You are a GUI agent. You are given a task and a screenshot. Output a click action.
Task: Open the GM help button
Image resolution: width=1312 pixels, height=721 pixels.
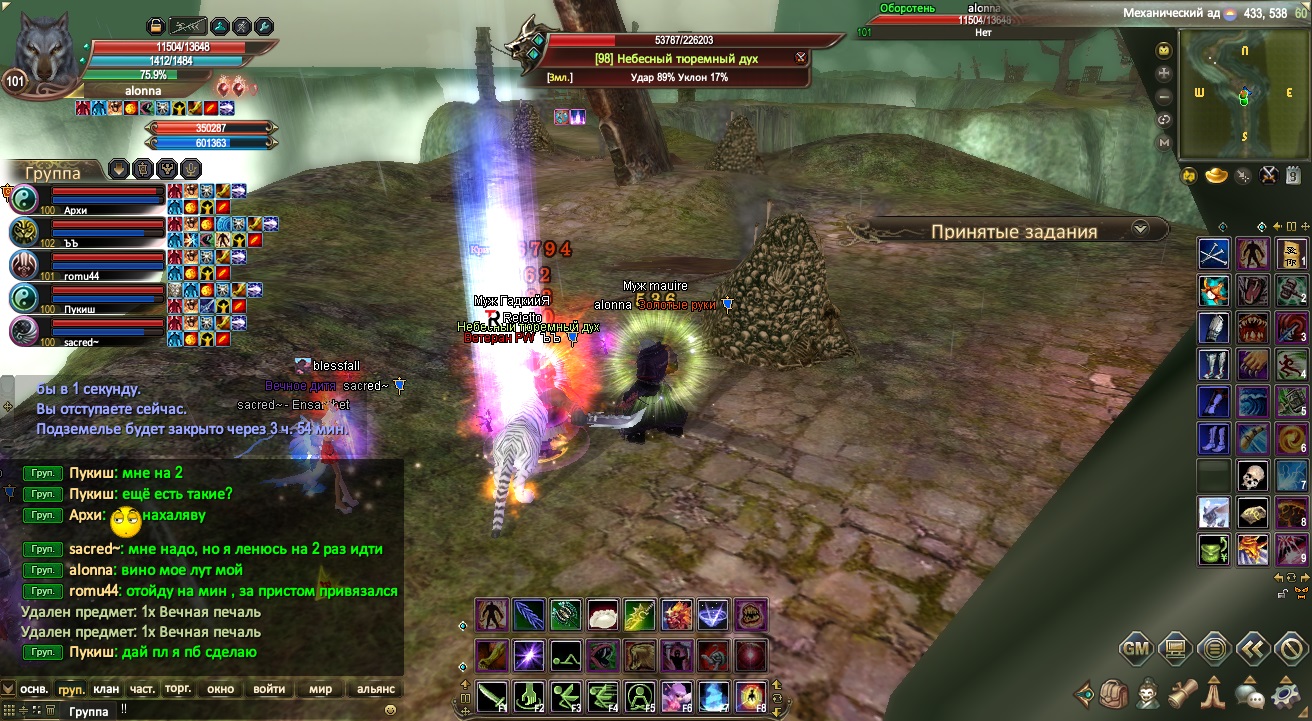[1135, 649]
